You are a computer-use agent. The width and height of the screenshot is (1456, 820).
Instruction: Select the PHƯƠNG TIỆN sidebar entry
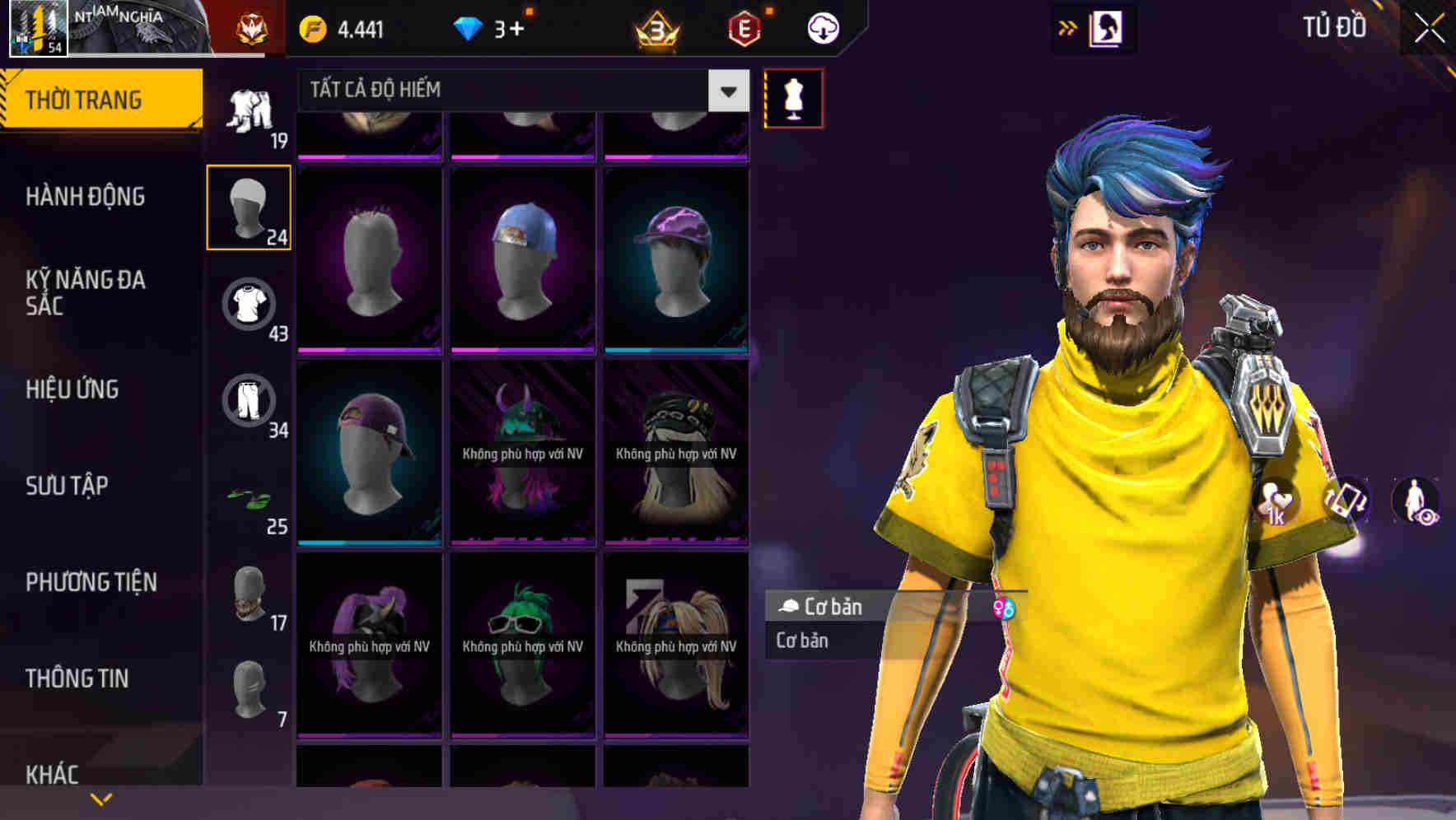coord(89,582)
